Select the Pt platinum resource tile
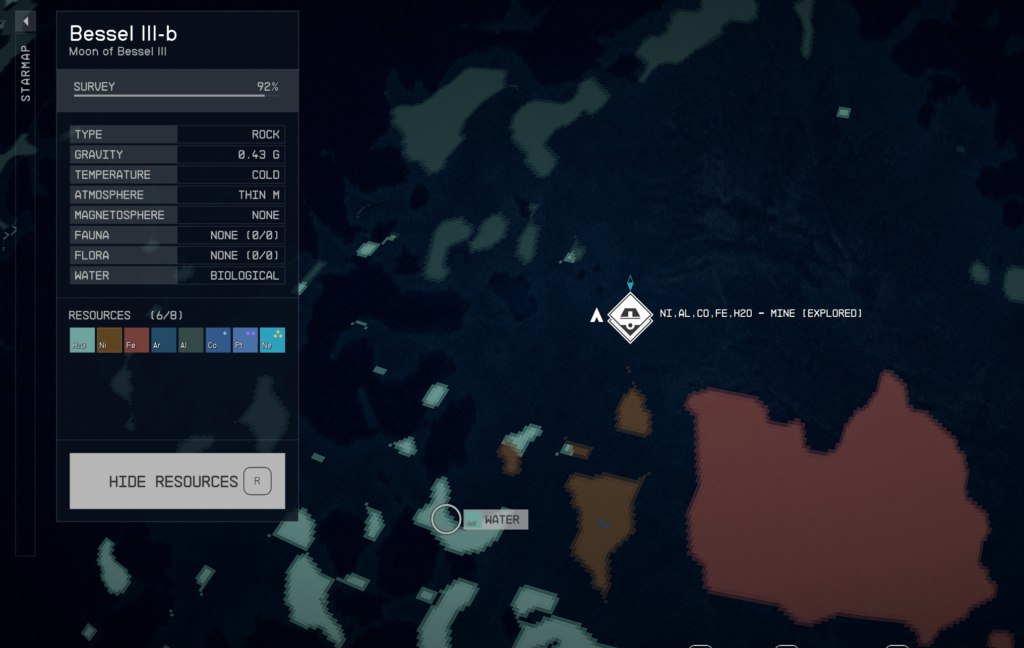 tap(244, 340)
